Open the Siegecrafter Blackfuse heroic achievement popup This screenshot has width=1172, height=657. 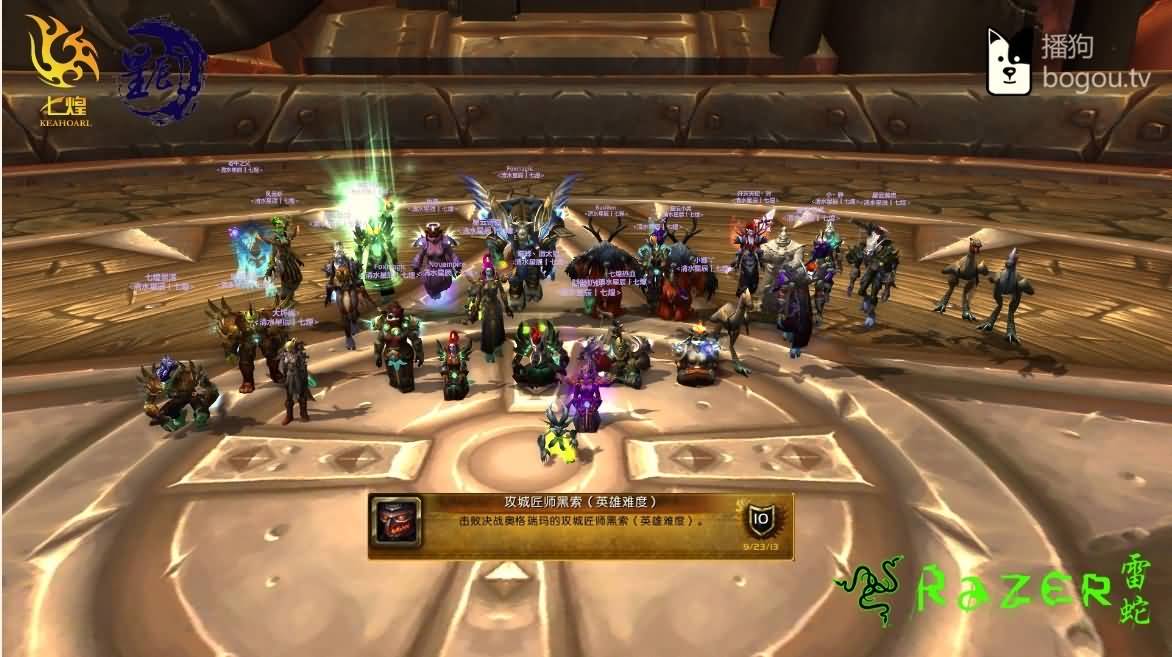click(580, 523)
